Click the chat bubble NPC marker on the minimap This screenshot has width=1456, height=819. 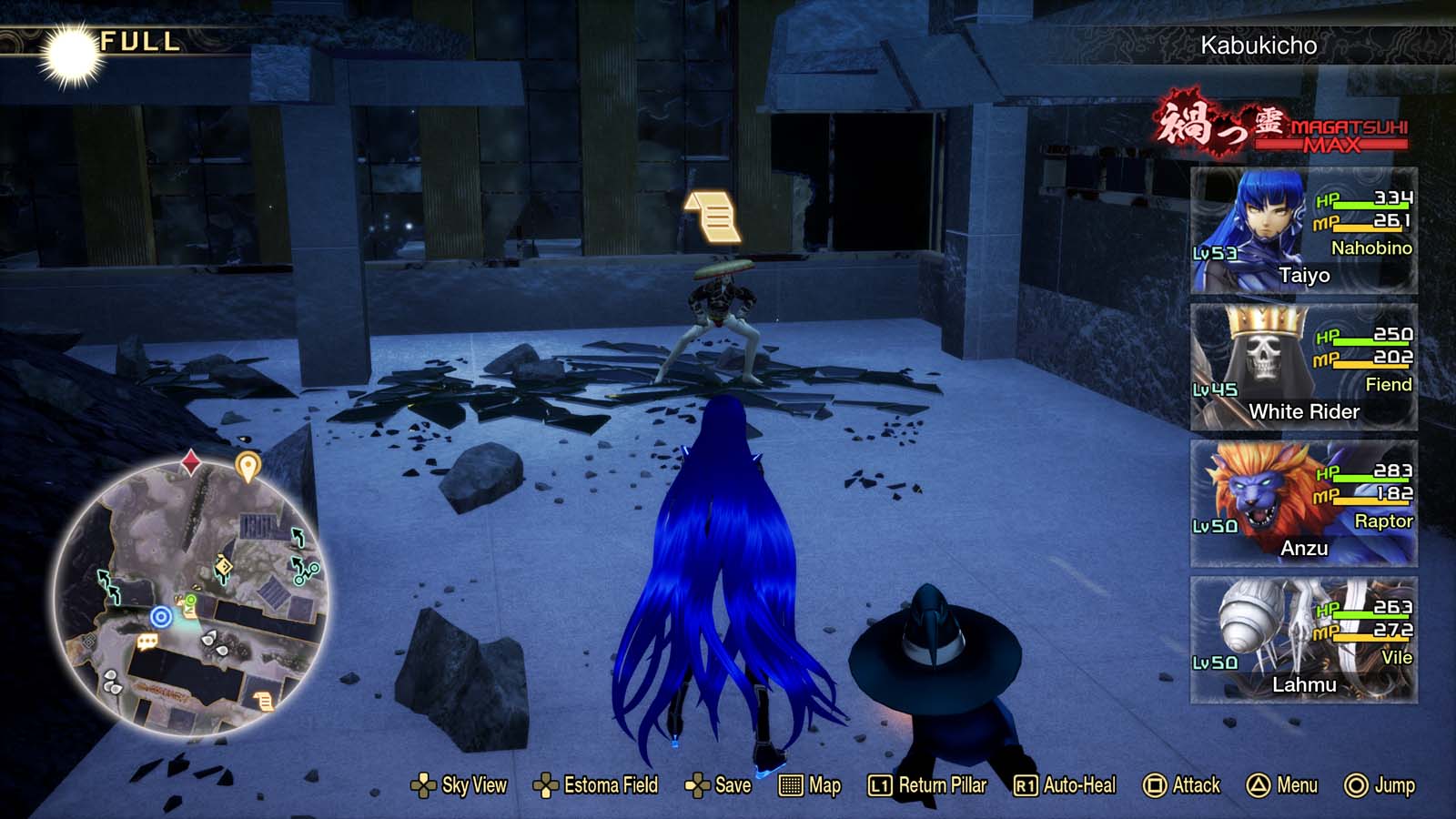pos(146,642)
